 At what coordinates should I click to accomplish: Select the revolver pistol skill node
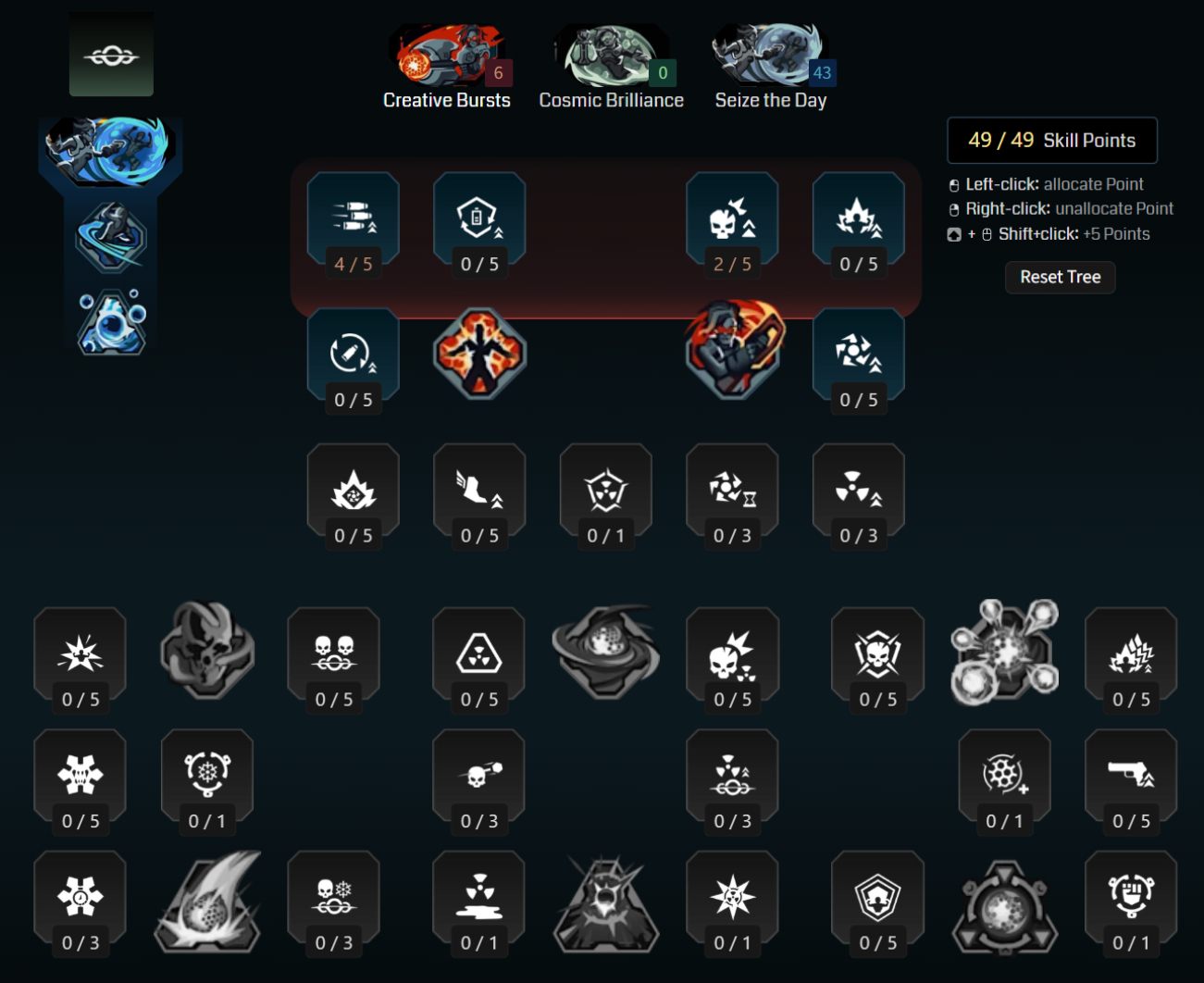(1131, 776)
